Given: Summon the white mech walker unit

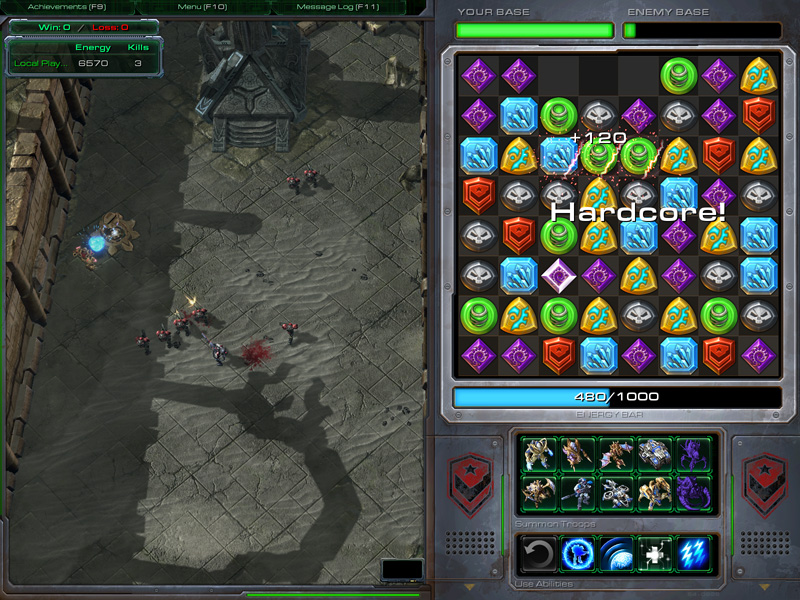Looking at the screenshot, I should click(615, 492).
